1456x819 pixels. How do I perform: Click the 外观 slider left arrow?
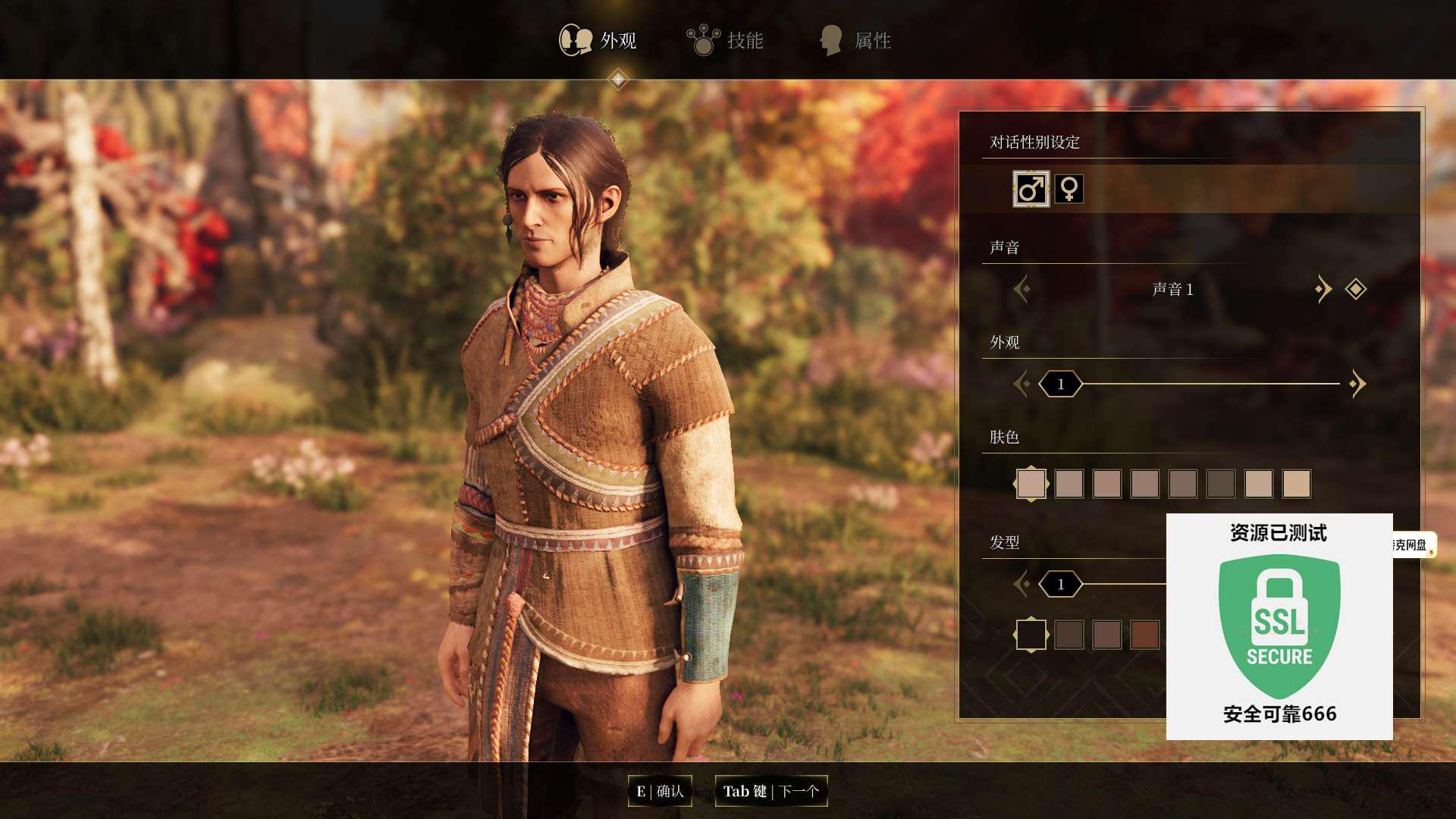pos(1022,384)
